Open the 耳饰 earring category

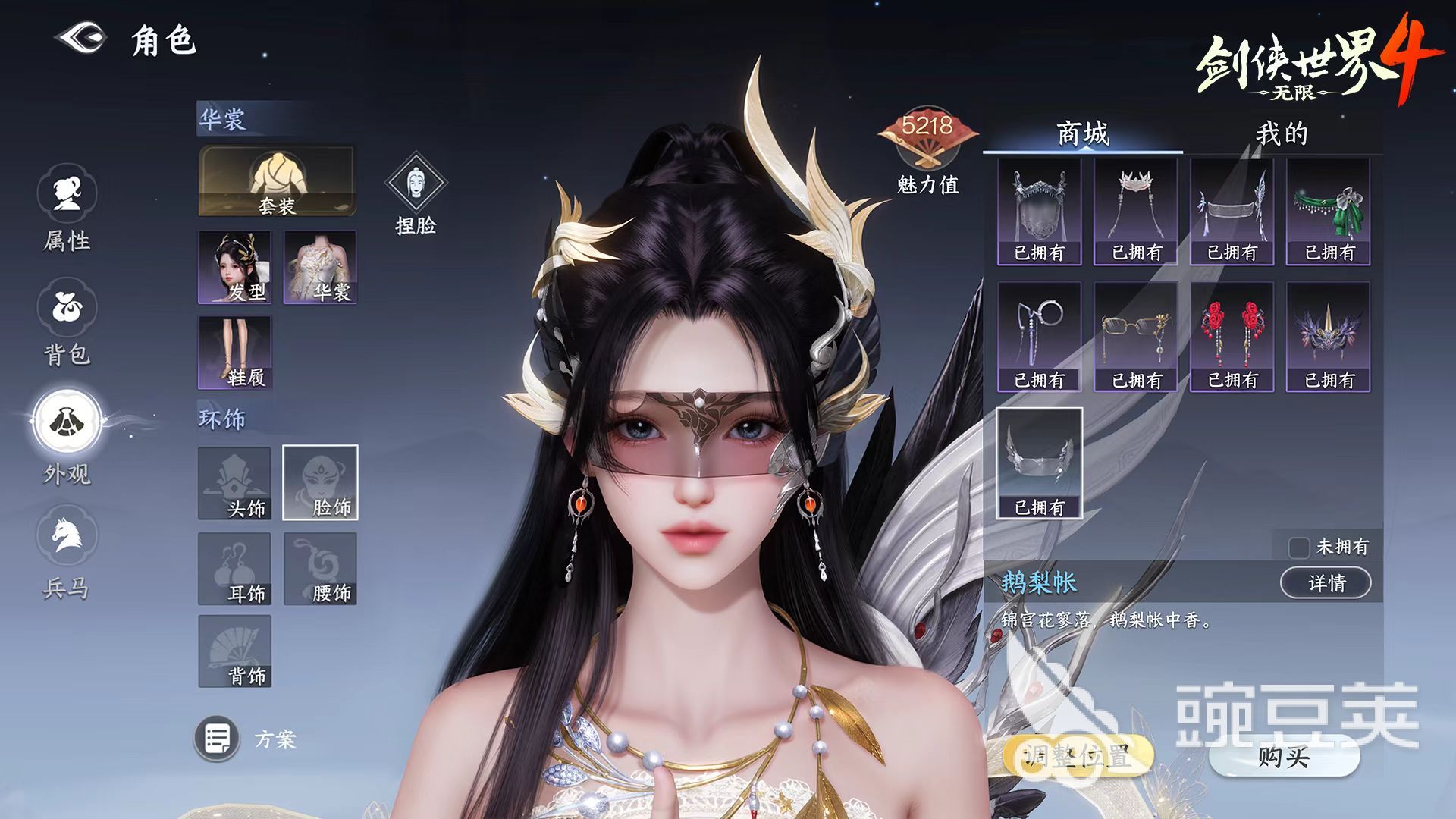(235, 569)
